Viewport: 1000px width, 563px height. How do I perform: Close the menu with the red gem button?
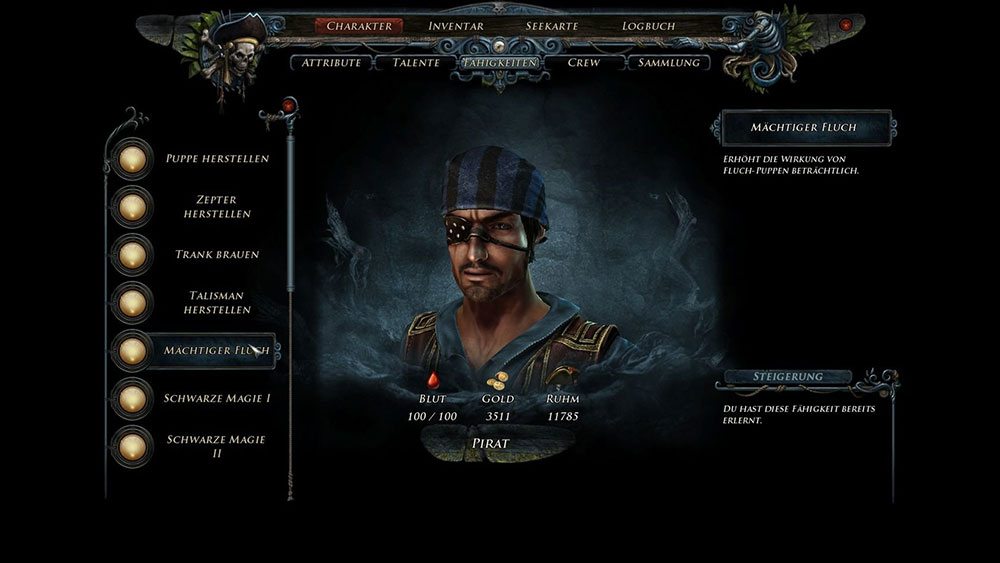click(x=846, y=24)
